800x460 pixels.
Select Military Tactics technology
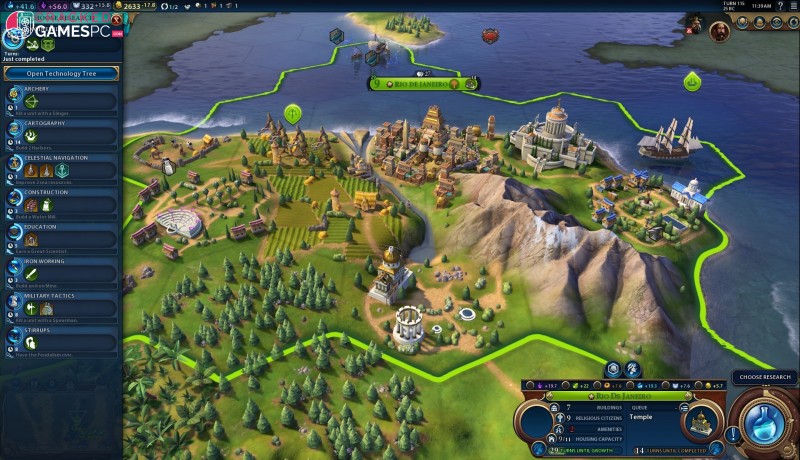[61, 304]
